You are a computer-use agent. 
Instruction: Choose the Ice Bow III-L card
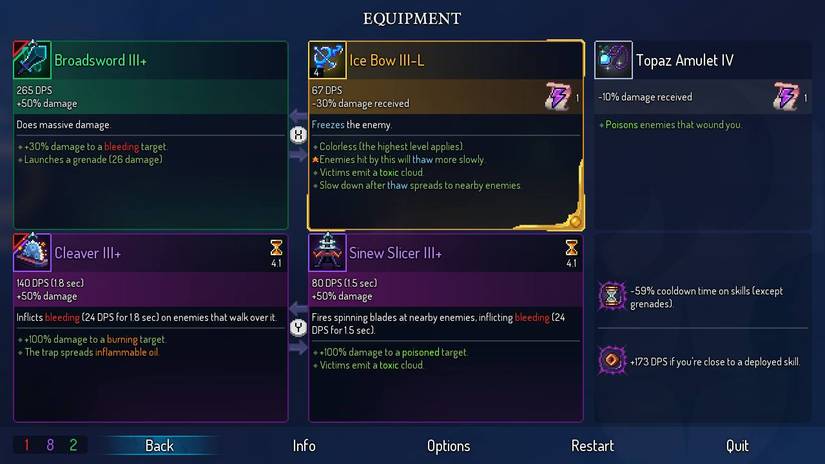[x=445, y=134]
